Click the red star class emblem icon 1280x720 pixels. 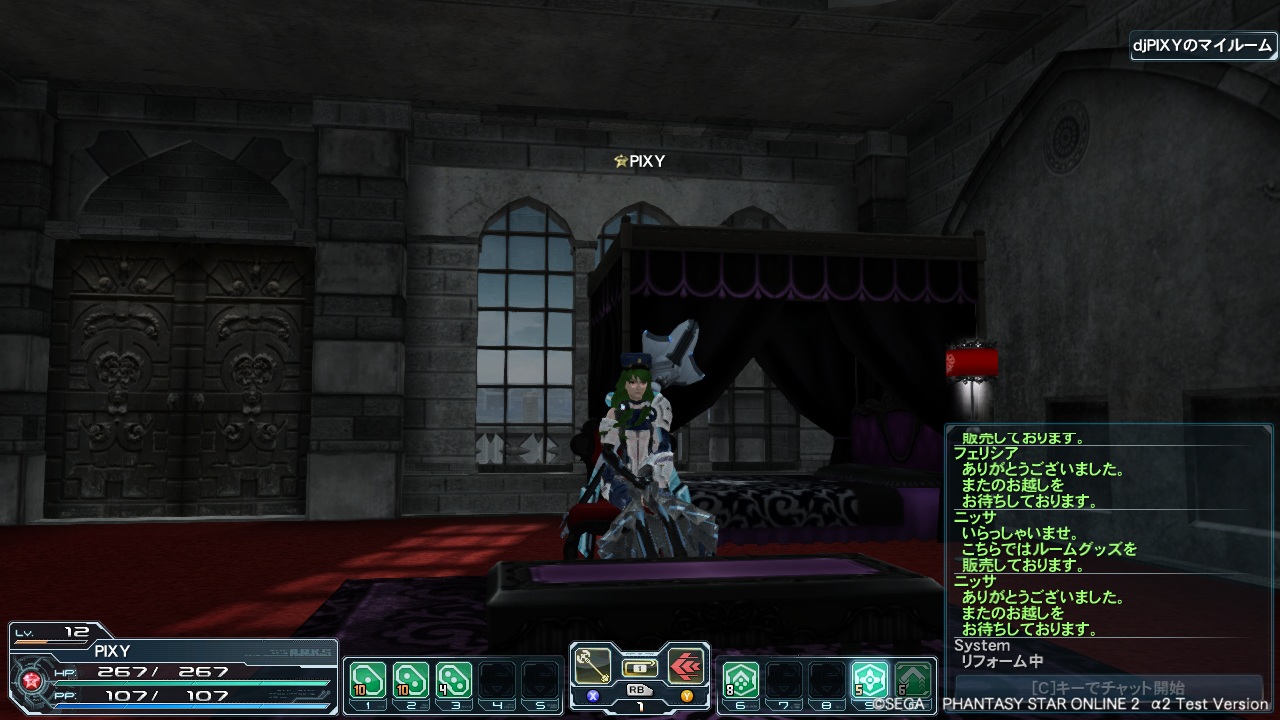[29, 682]
